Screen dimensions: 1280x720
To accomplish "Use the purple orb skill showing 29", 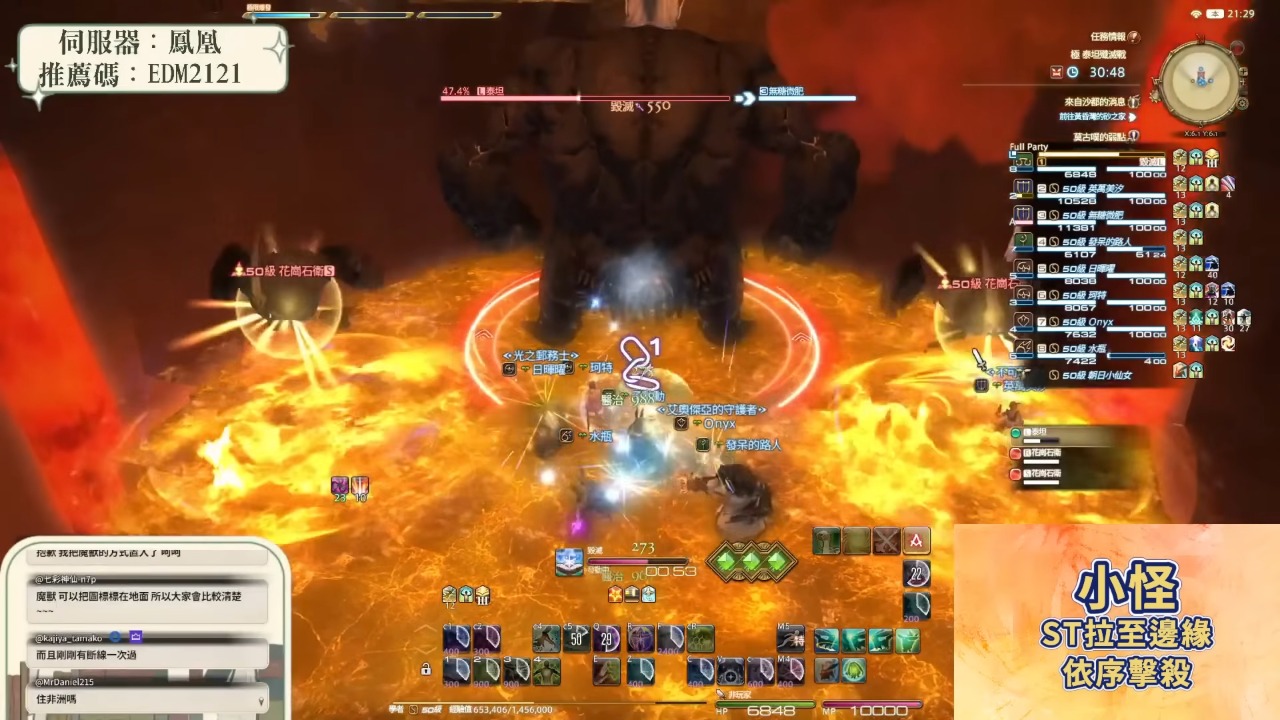I will click(x=607, y=638).
